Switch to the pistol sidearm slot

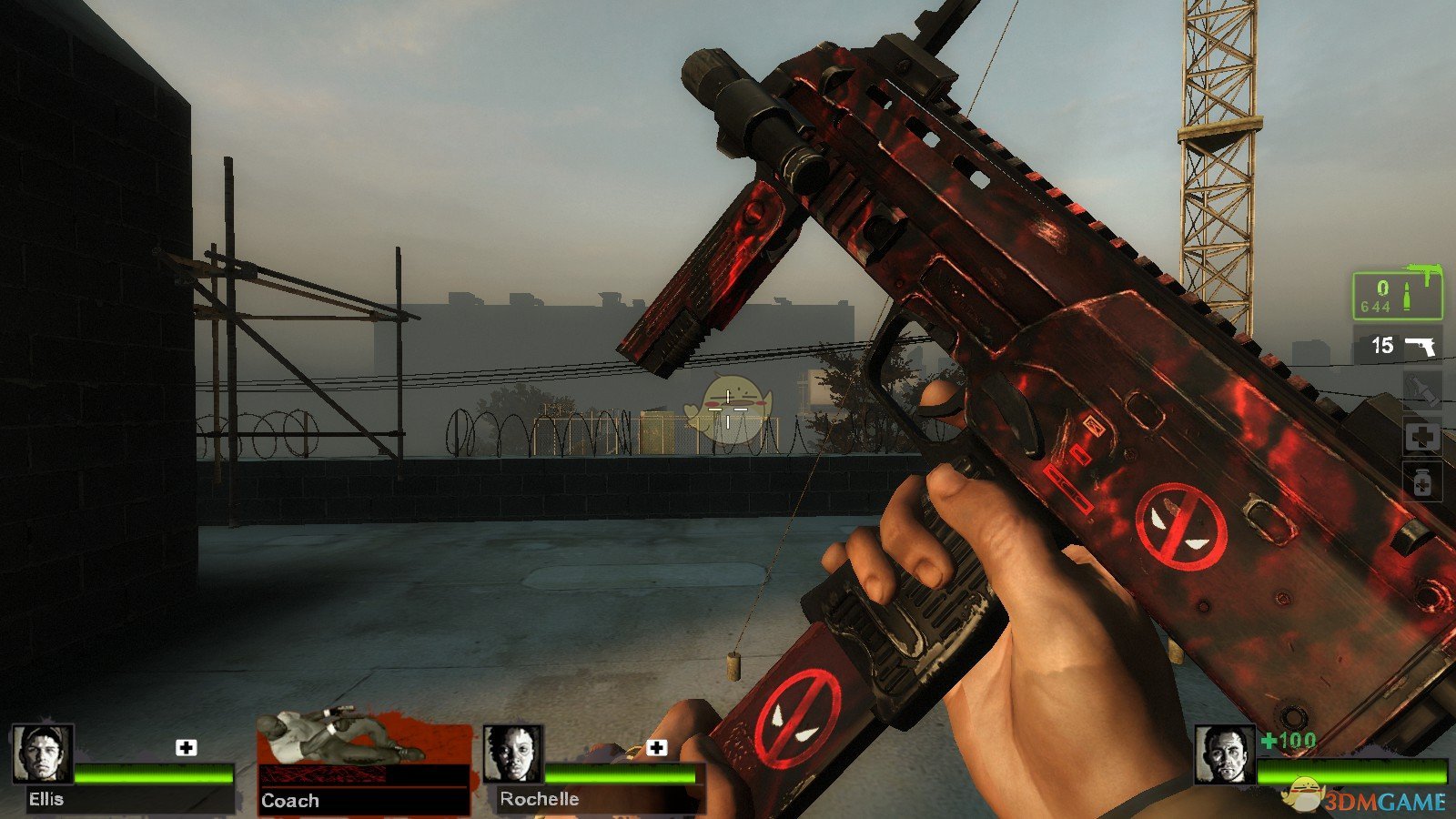[x=1399, y=346]
